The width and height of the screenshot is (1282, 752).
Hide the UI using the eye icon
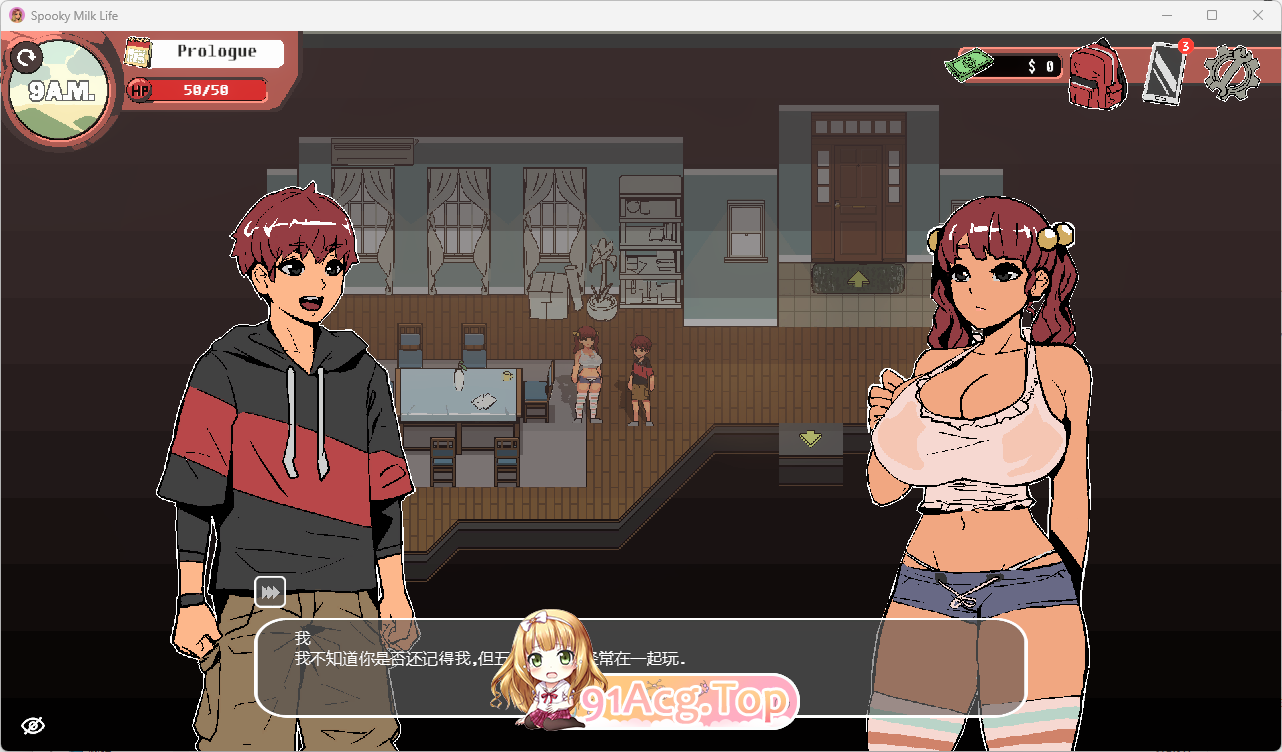click(x=34, y=723)
